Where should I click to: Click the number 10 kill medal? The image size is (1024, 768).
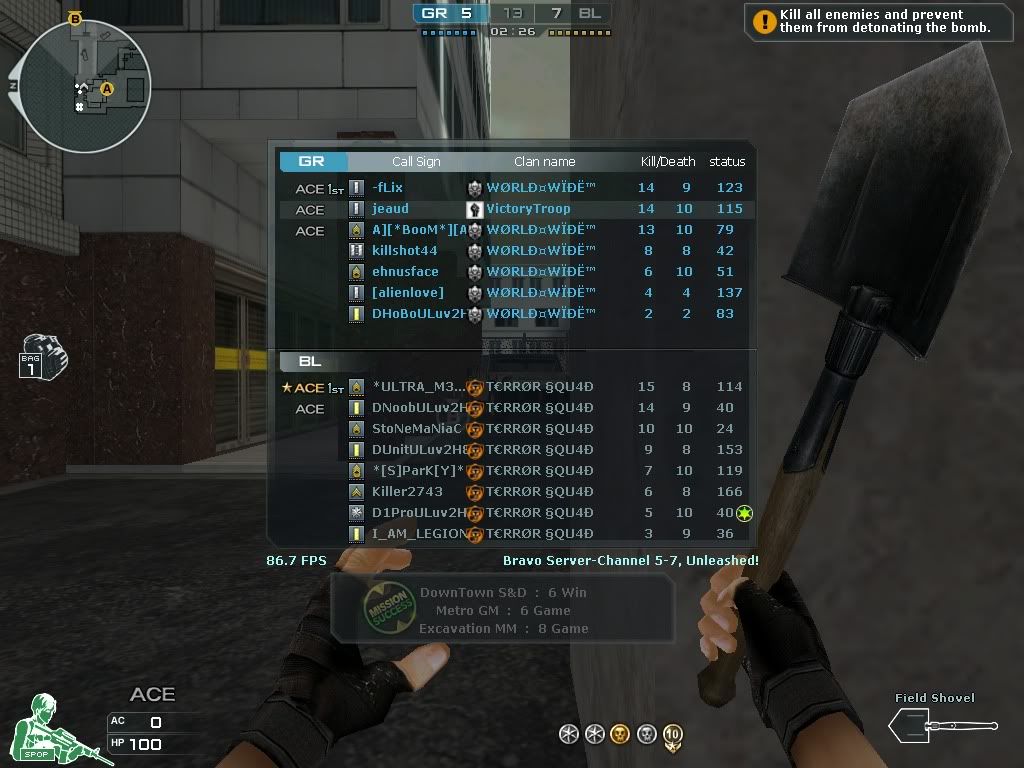(x=672, y=735)
